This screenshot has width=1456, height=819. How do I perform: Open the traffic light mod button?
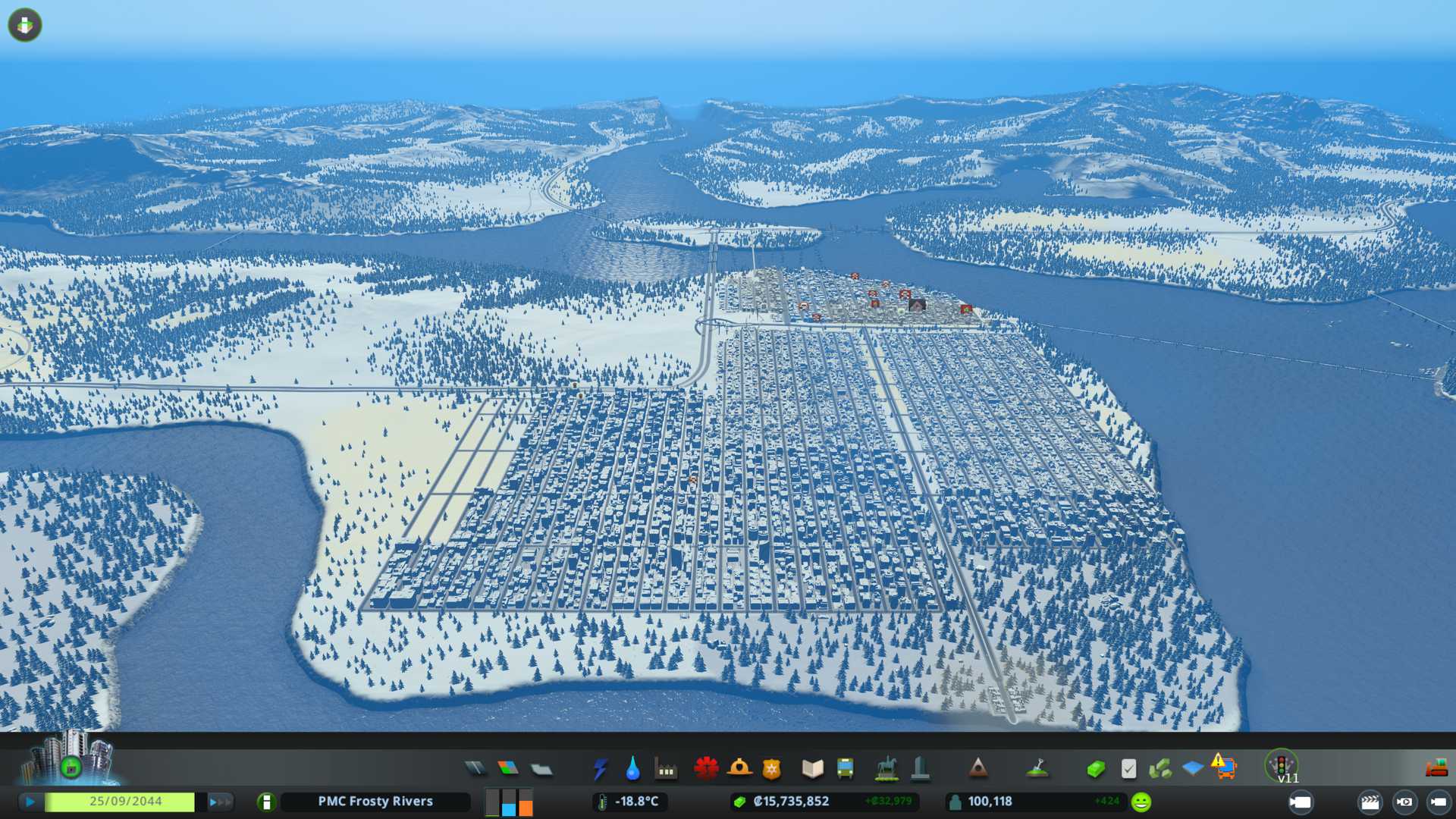(x=1282, y=764)
